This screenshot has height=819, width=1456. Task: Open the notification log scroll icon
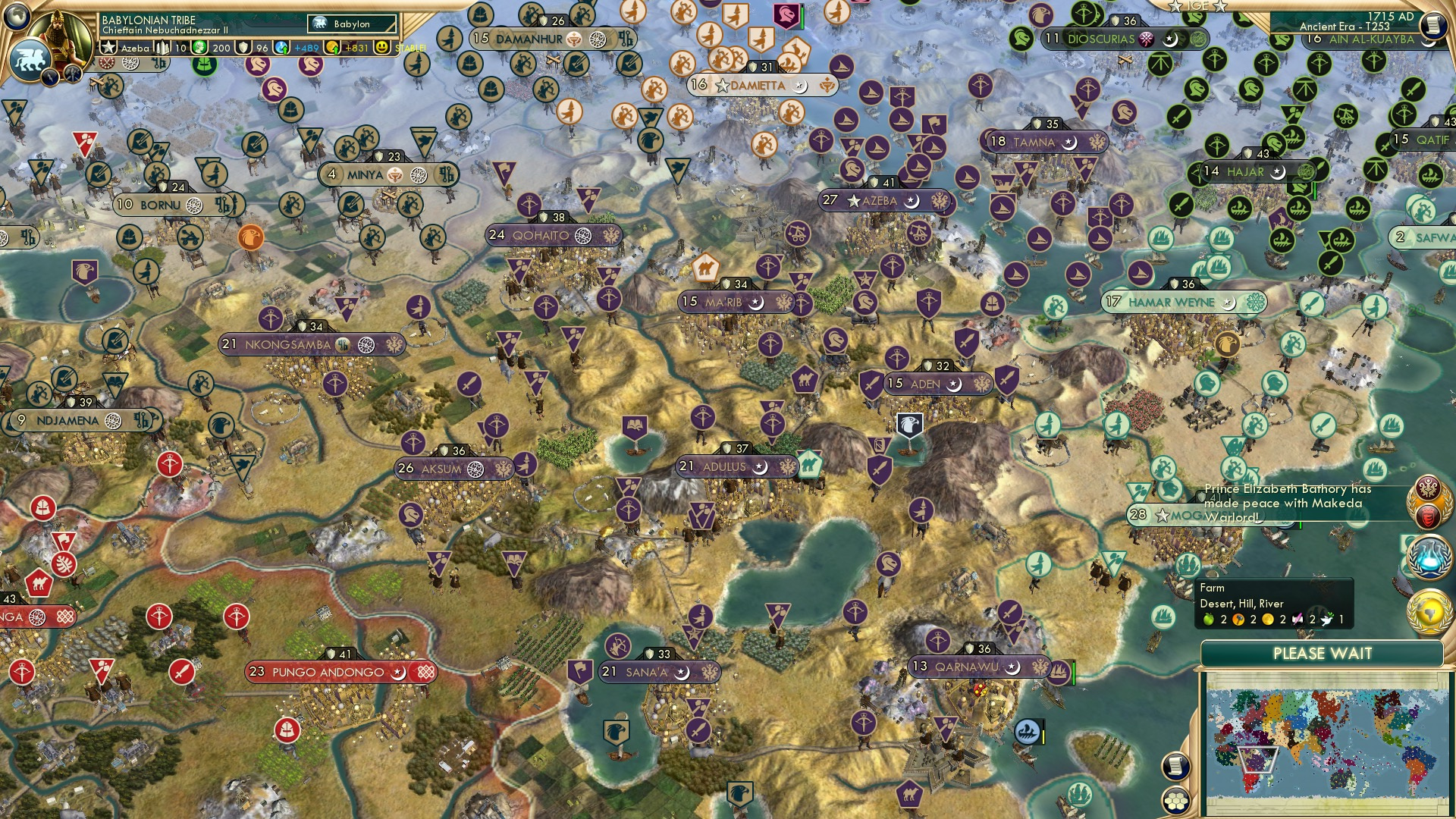pos(1175,765)
